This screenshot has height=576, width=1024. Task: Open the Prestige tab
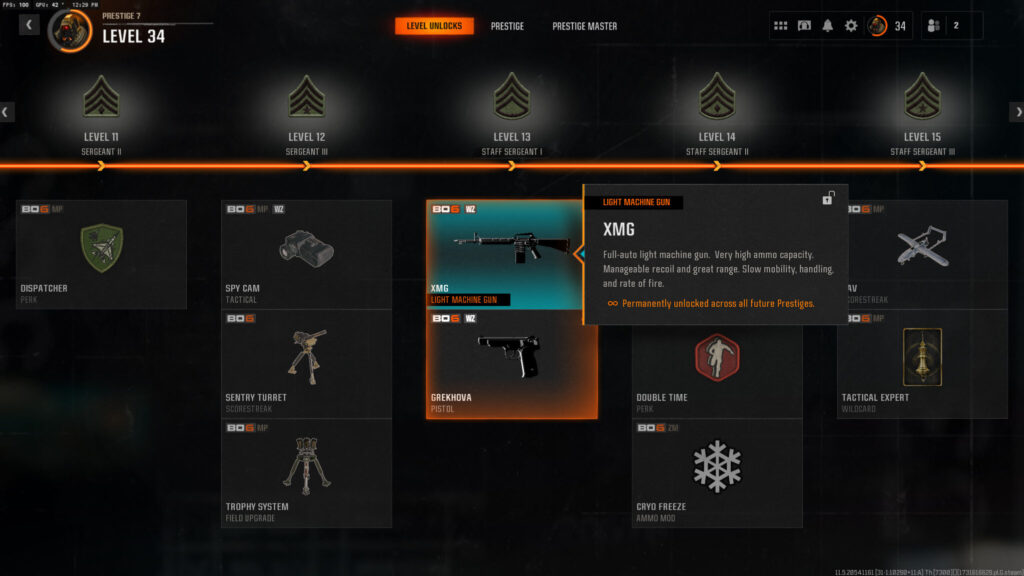507,26
